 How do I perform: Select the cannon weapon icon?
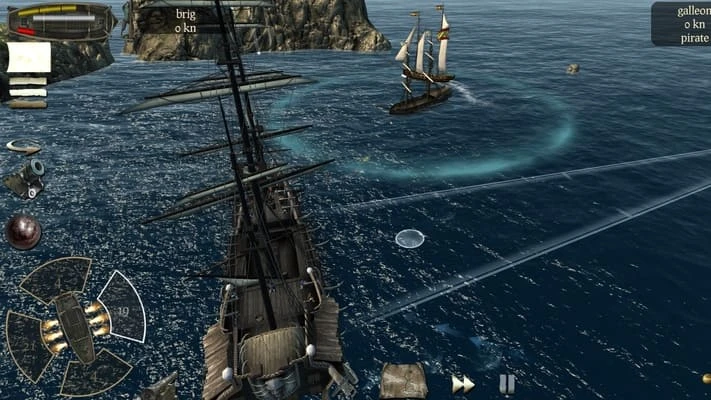23,178
